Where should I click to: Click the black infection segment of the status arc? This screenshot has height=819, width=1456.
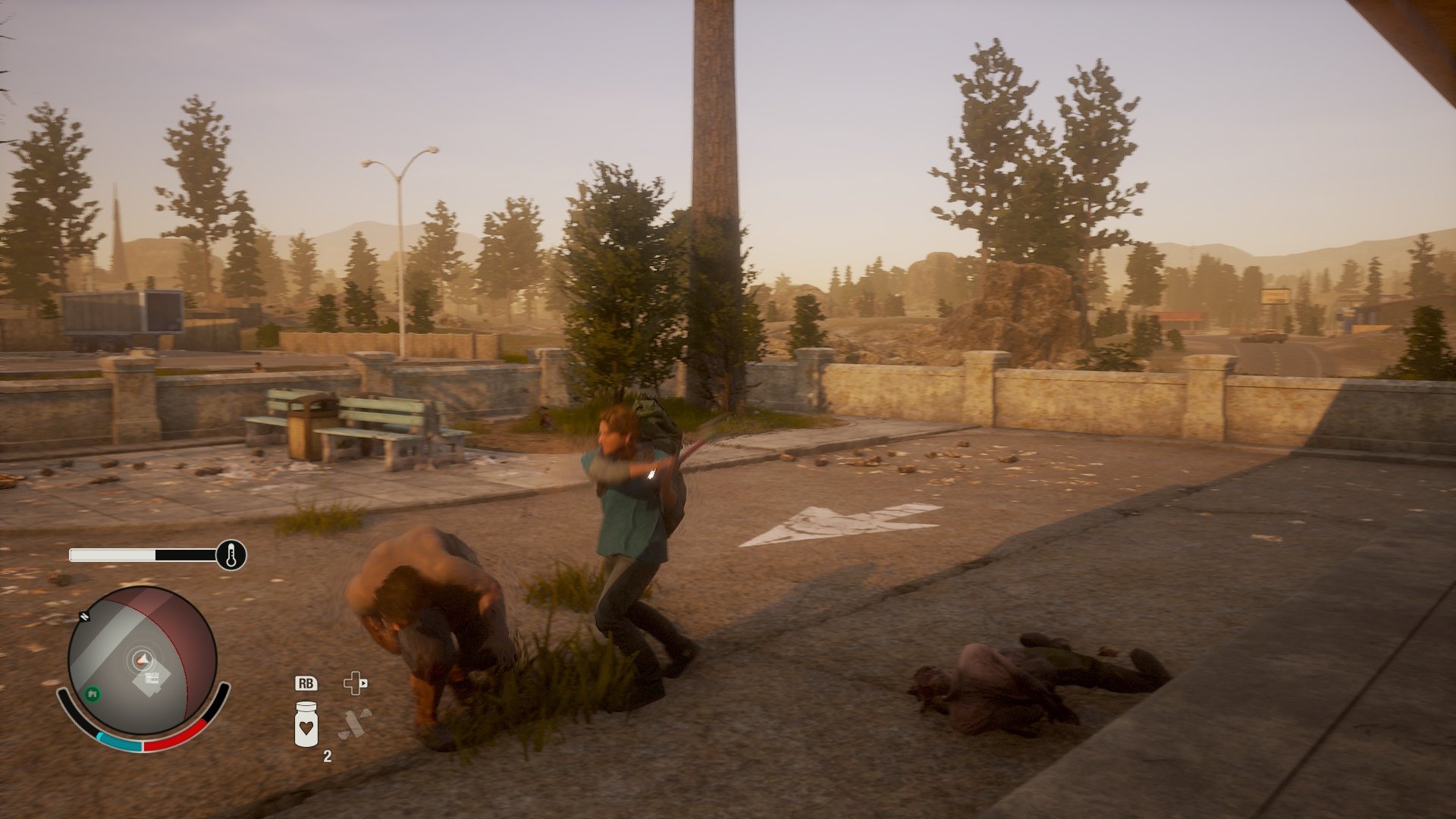(x=221, y=698)
